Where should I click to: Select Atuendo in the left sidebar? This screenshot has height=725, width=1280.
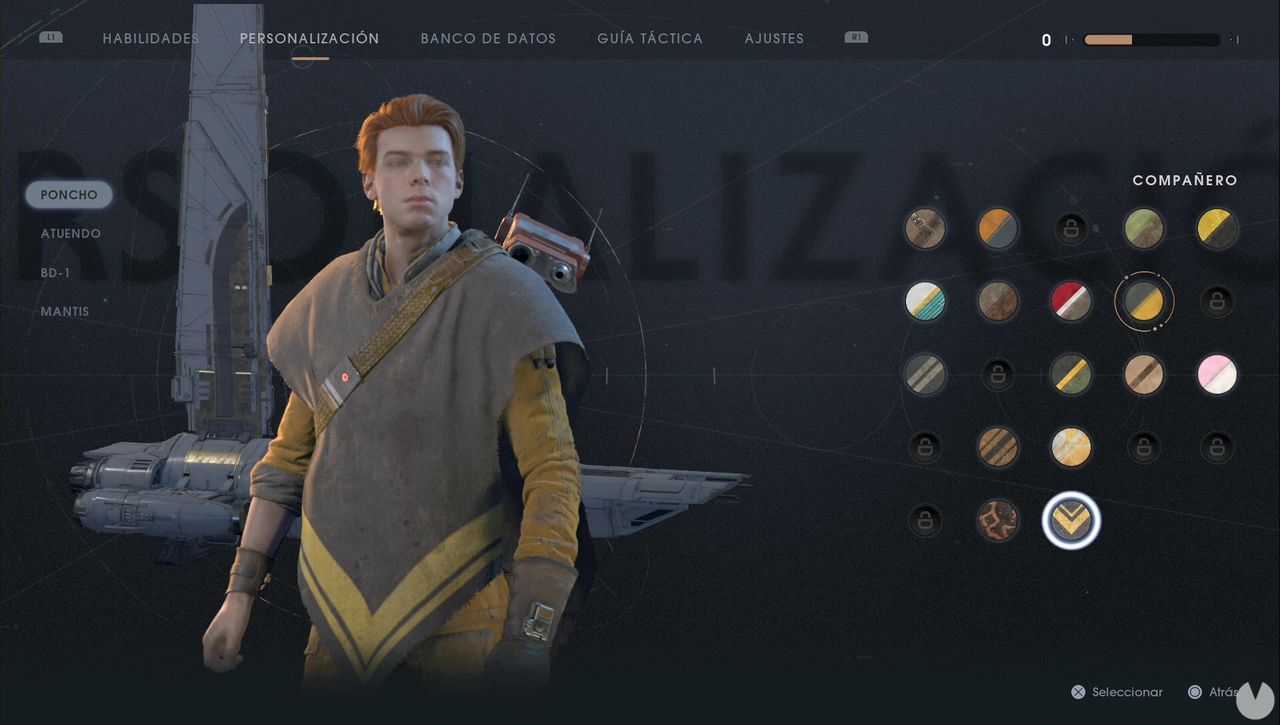pyautogui.click(x=69, y=233)
